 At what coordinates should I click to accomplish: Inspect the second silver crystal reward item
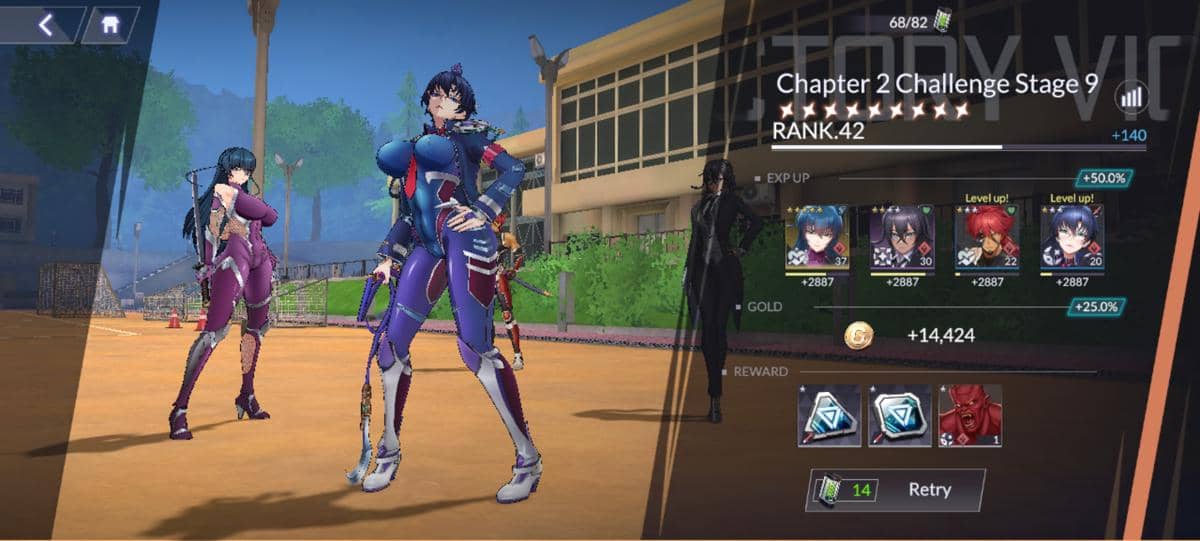[899, 415]
